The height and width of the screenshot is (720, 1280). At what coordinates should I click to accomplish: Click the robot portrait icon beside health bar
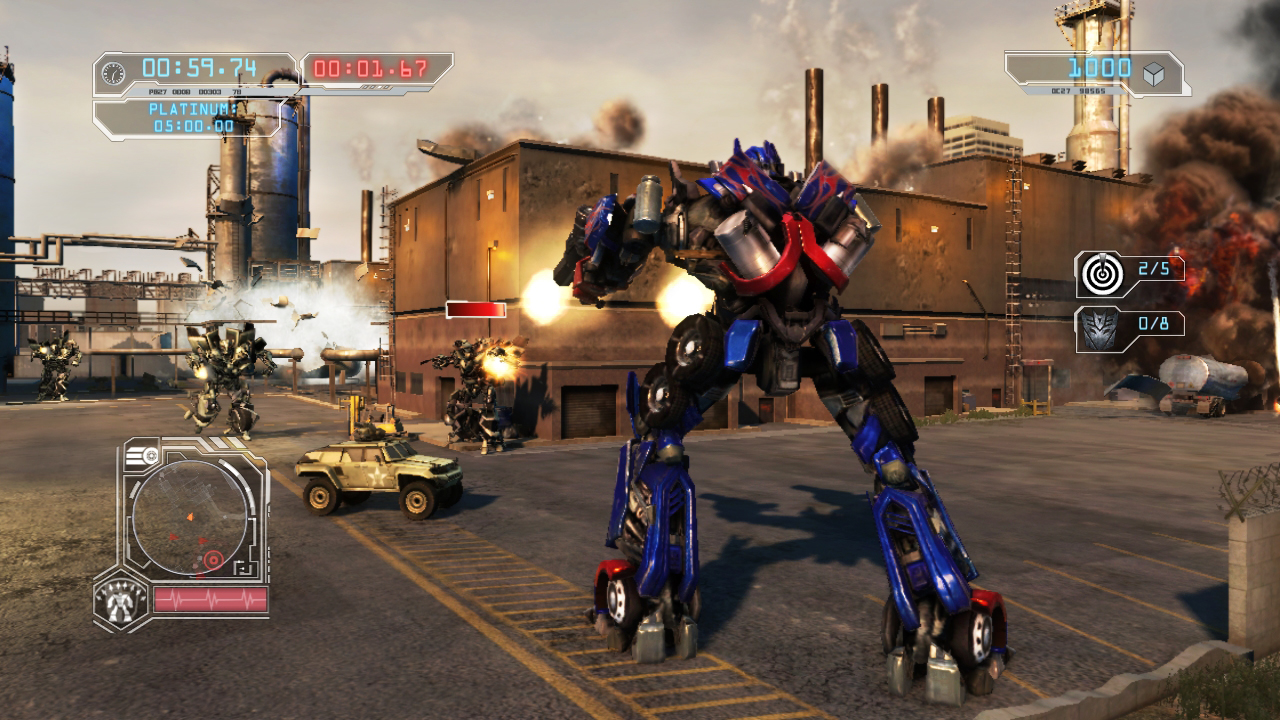pos(120,603)
